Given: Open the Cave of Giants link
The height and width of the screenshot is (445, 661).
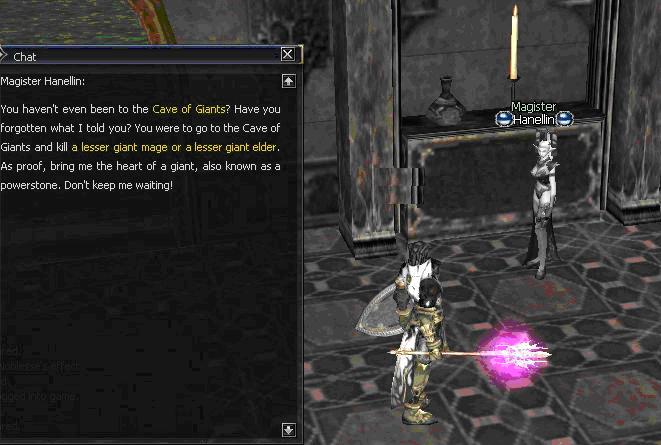Looking at the screenshot, I should click(188, 109).
